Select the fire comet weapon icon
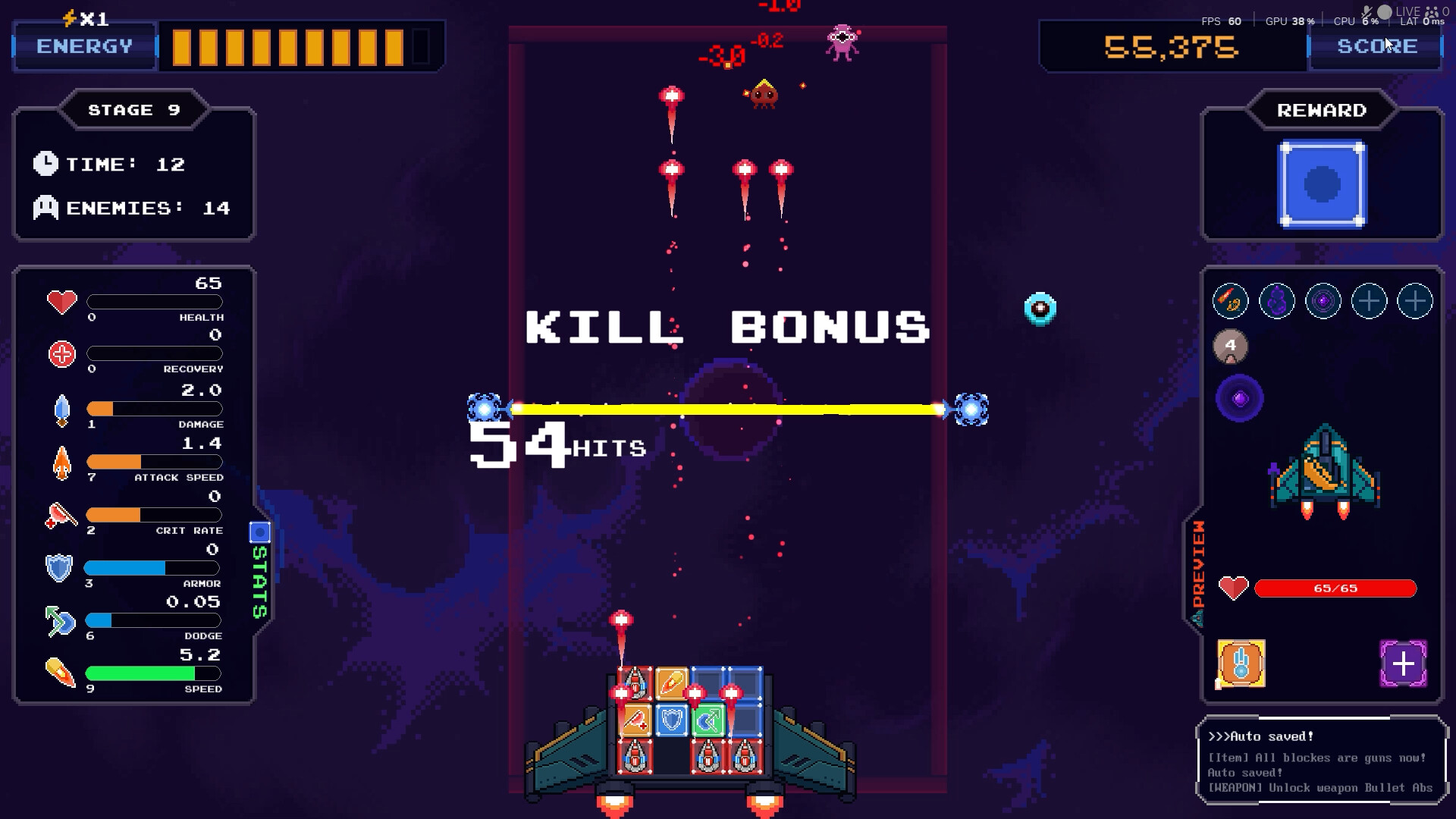The width and height of the screenshot is (1456, 819). tap(1230, 300)
